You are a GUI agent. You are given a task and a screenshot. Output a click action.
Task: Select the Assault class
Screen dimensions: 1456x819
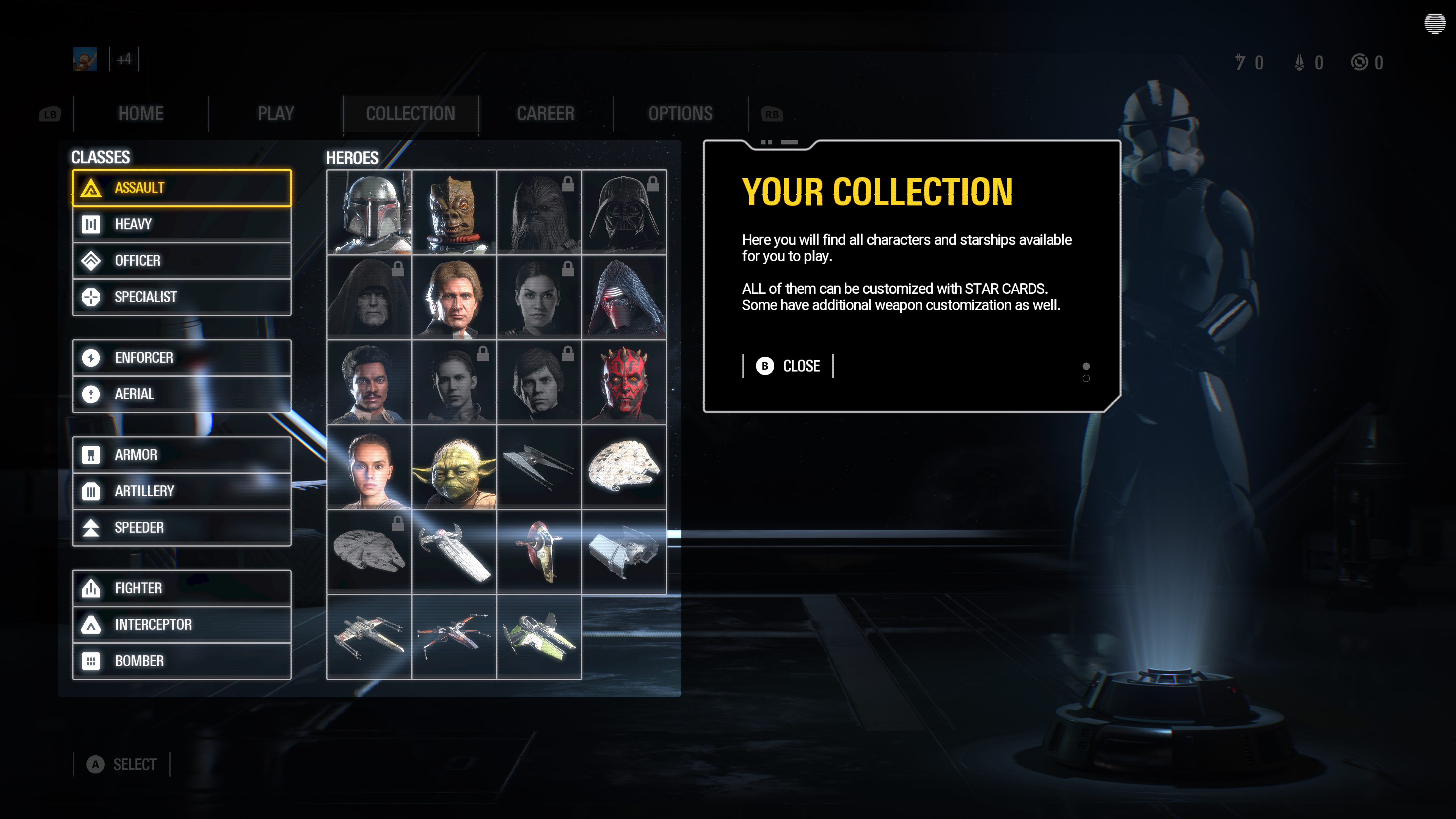click(182, 188)
